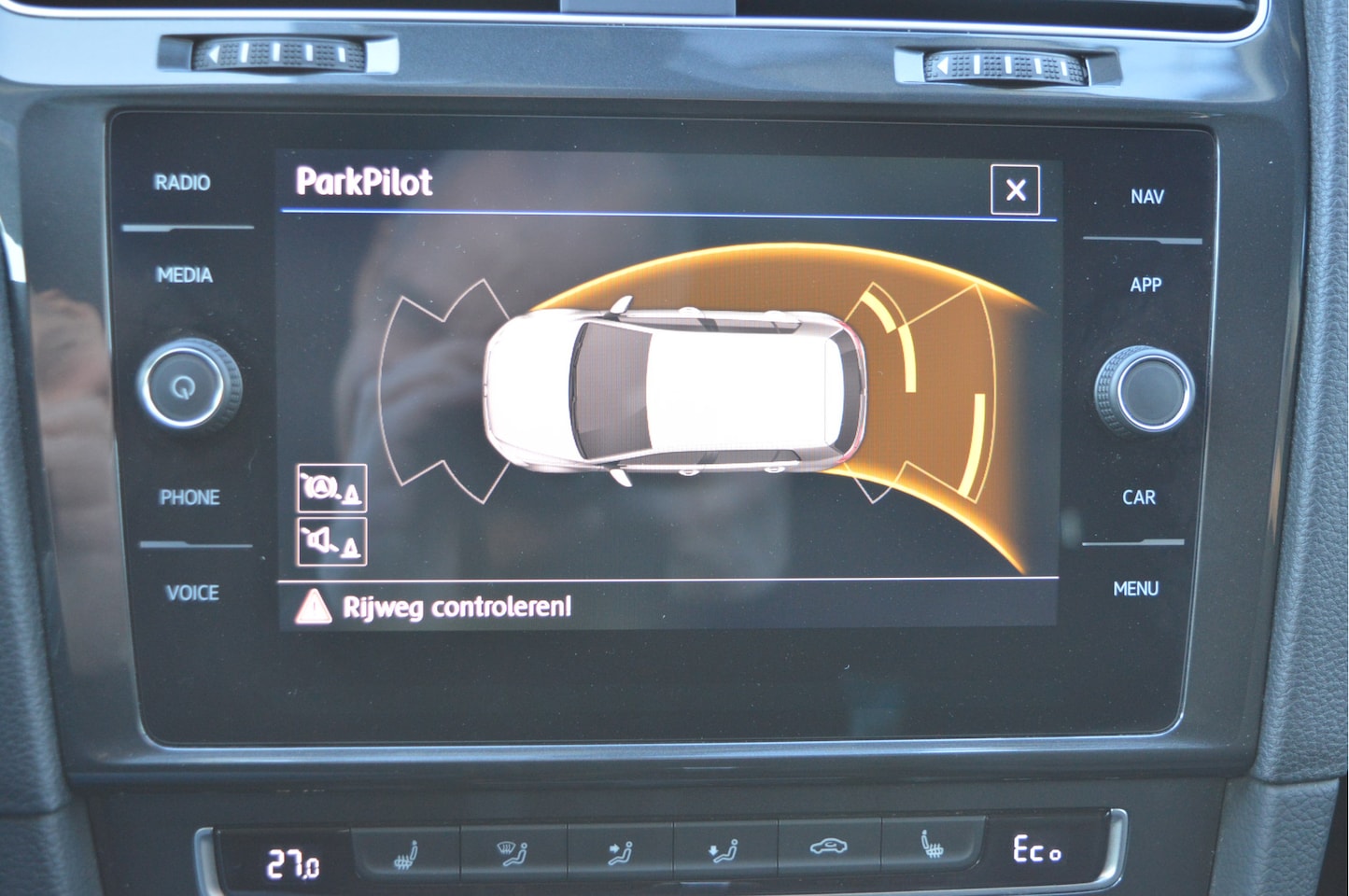Screen dimensions: 1349x896
Task: Open the RADIO menu
Action: (x=182, y=183)
